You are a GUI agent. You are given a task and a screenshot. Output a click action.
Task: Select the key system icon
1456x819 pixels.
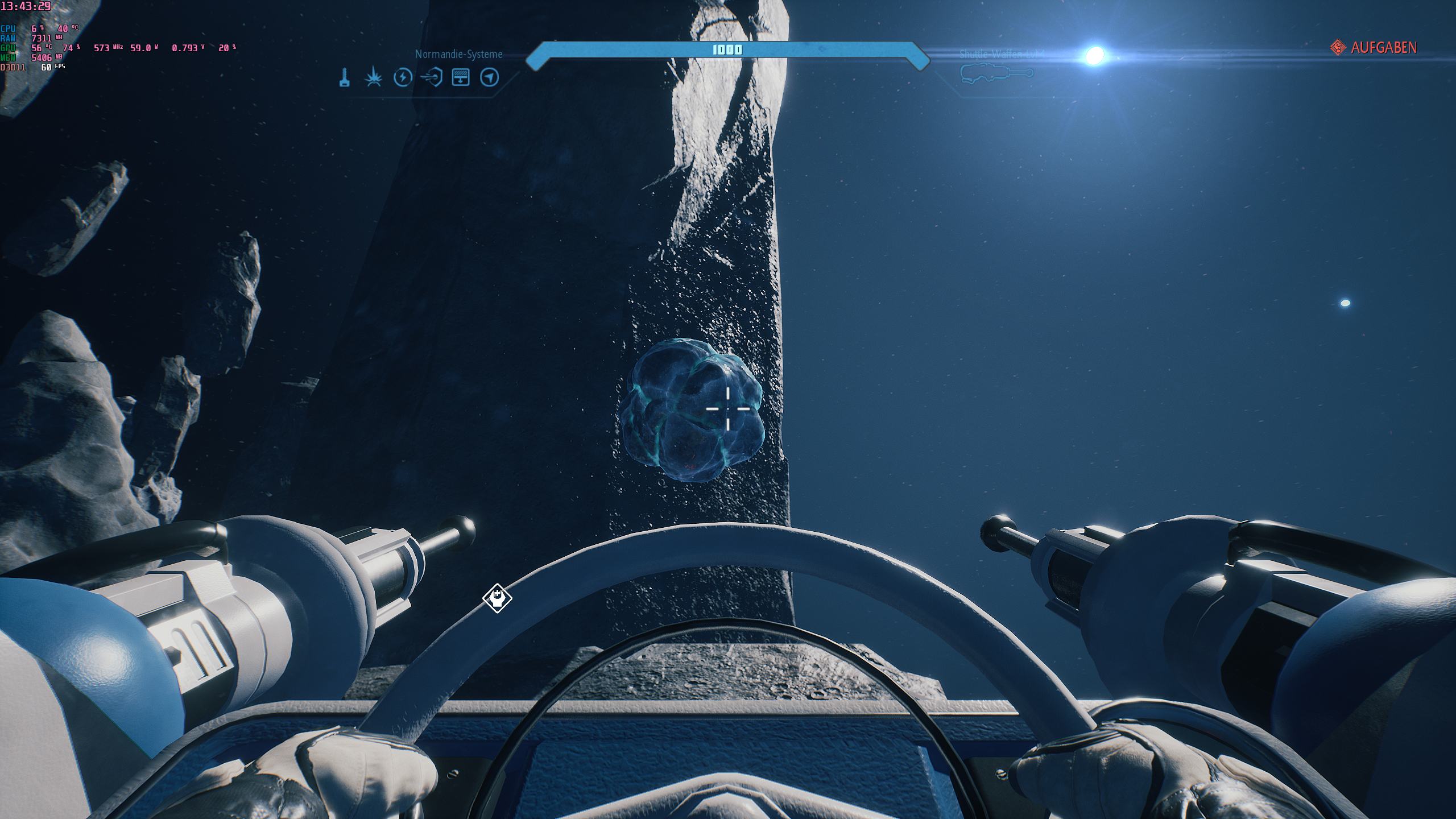click(345, 77)
